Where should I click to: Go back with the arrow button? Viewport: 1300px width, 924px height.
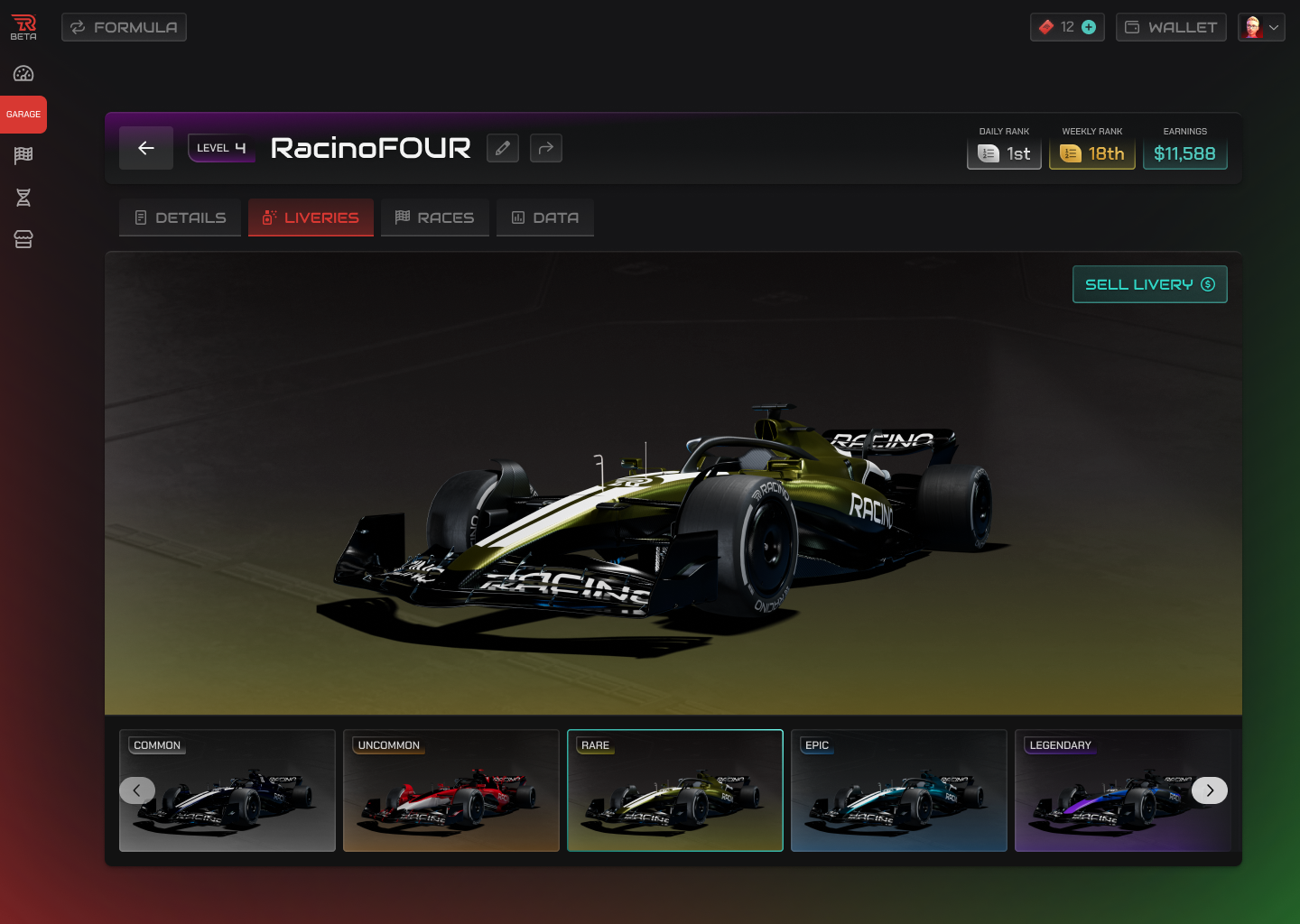click(x=146, y=148)
